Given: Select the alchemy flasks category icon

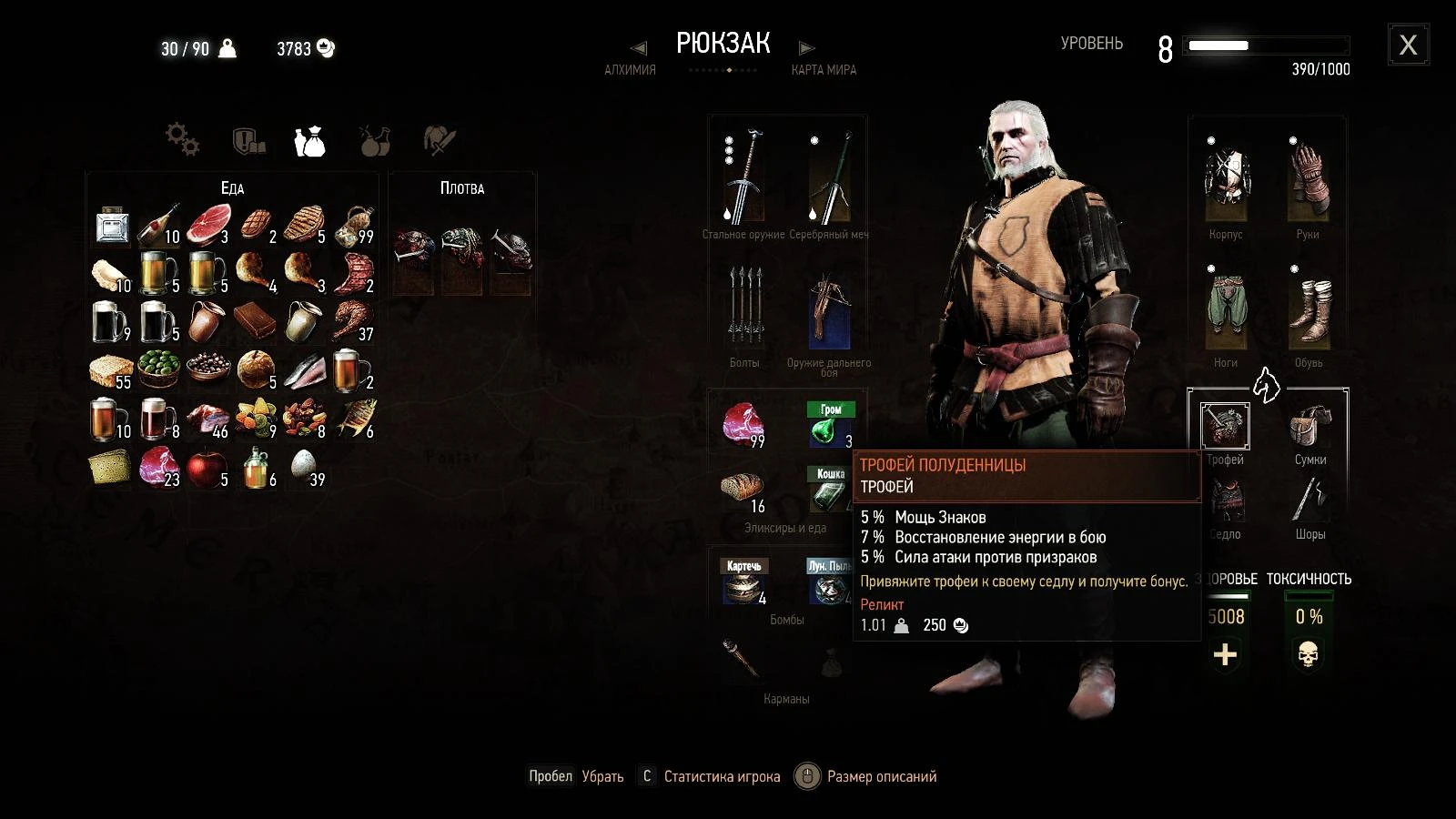Looking at the screenshot, I should pos(375,138).
